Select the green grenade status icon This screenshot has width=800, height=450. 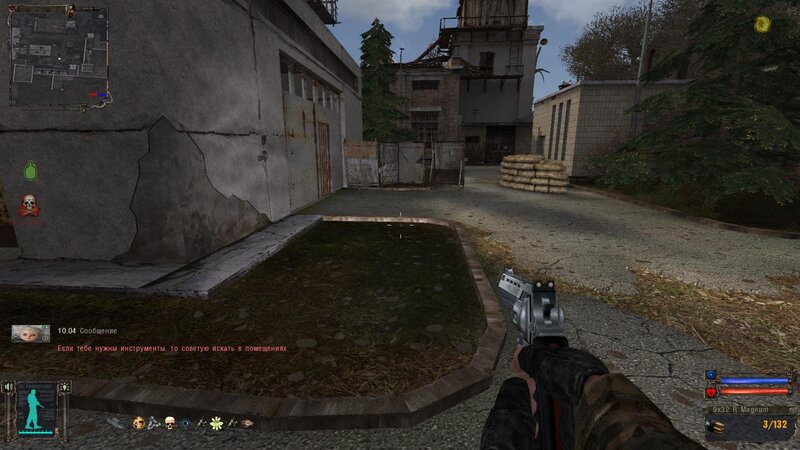pyautogui.click(x=30, y=172)
